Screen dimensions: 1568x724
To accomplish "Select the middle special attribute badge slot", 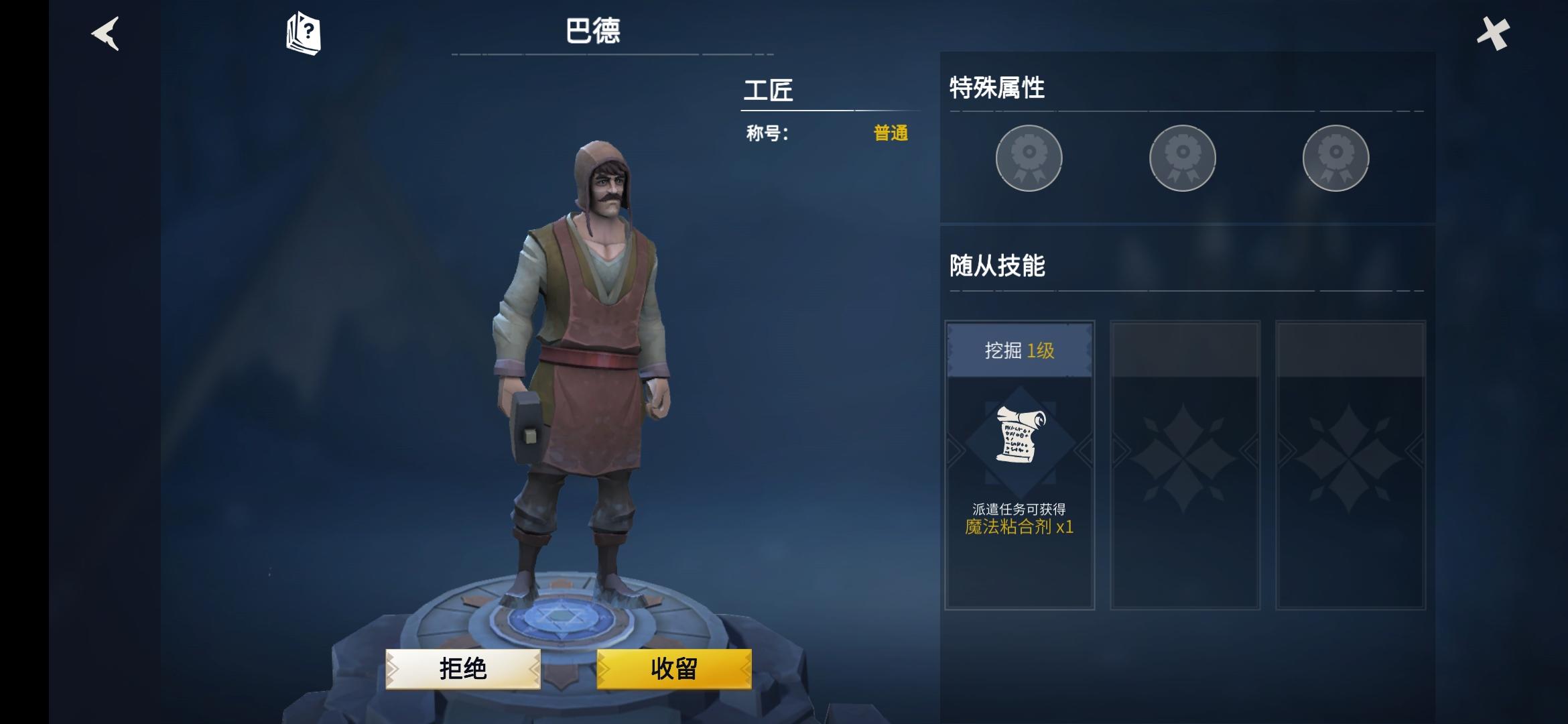I will [x=1183, y=158].
